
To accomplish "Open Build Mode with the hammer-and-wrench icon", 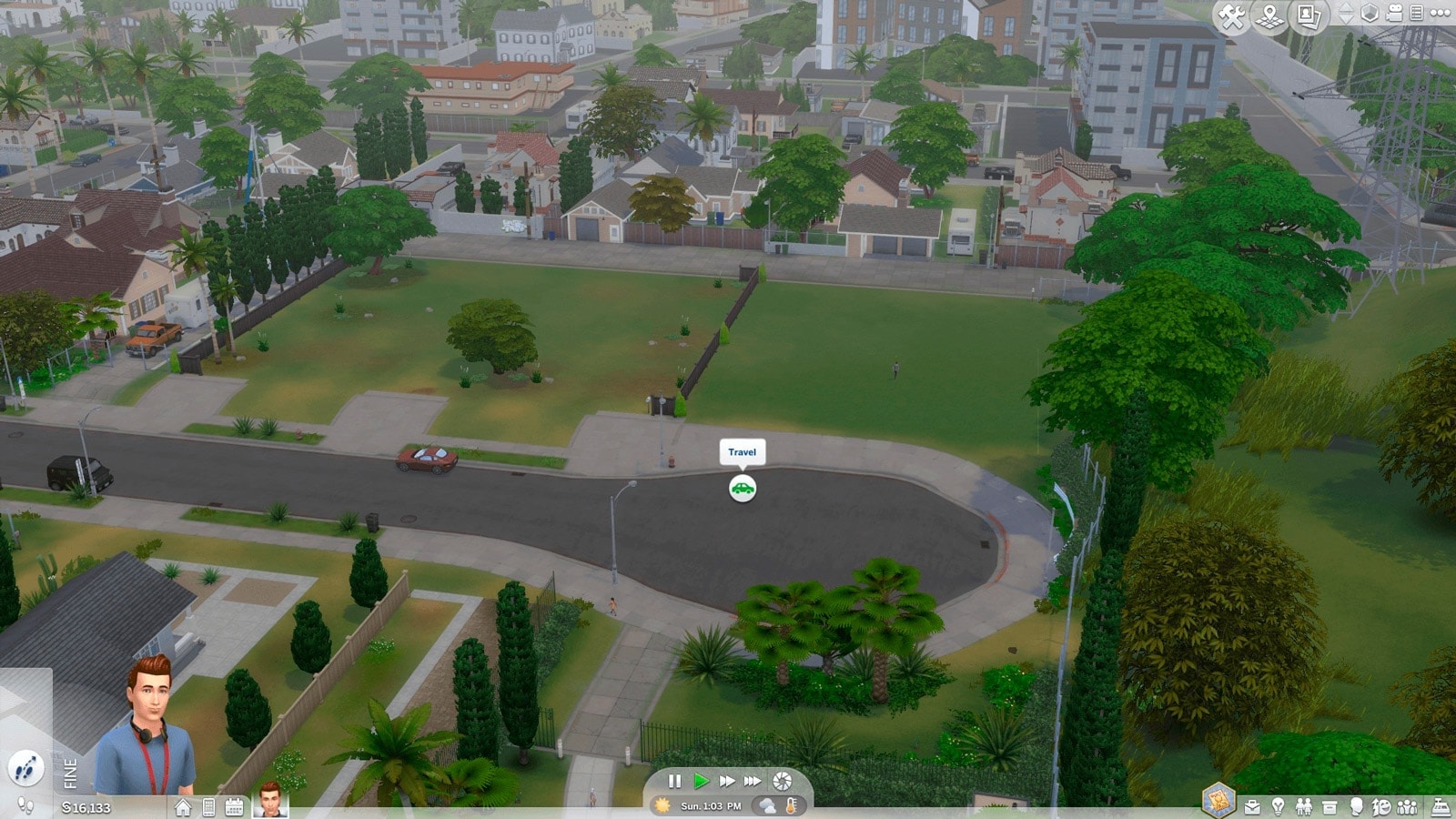I will (x=1232, y=16).
